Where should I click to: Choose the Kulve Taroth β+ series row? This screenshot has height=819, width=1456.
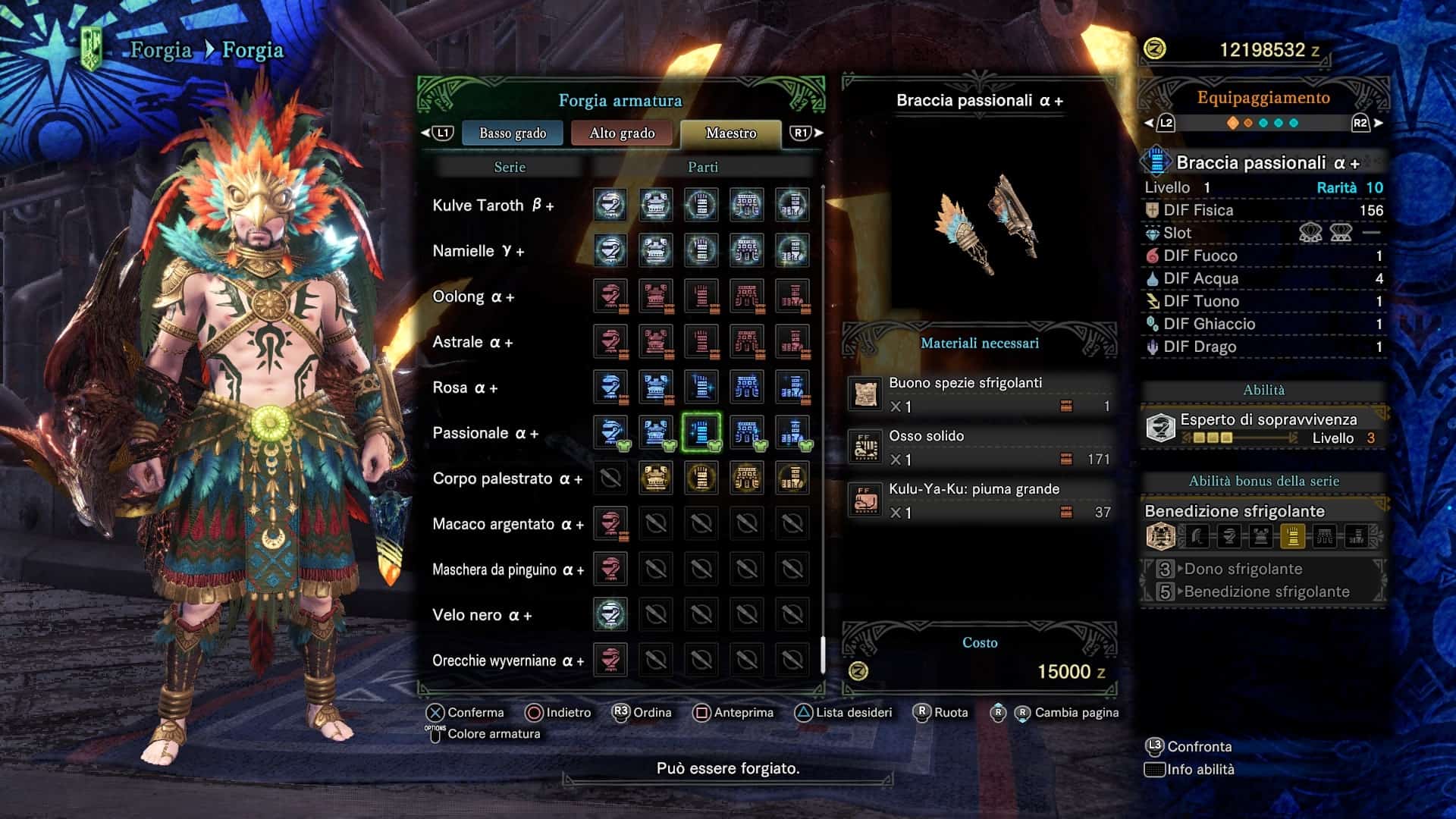pyautogui.click(x=493, y=206)
